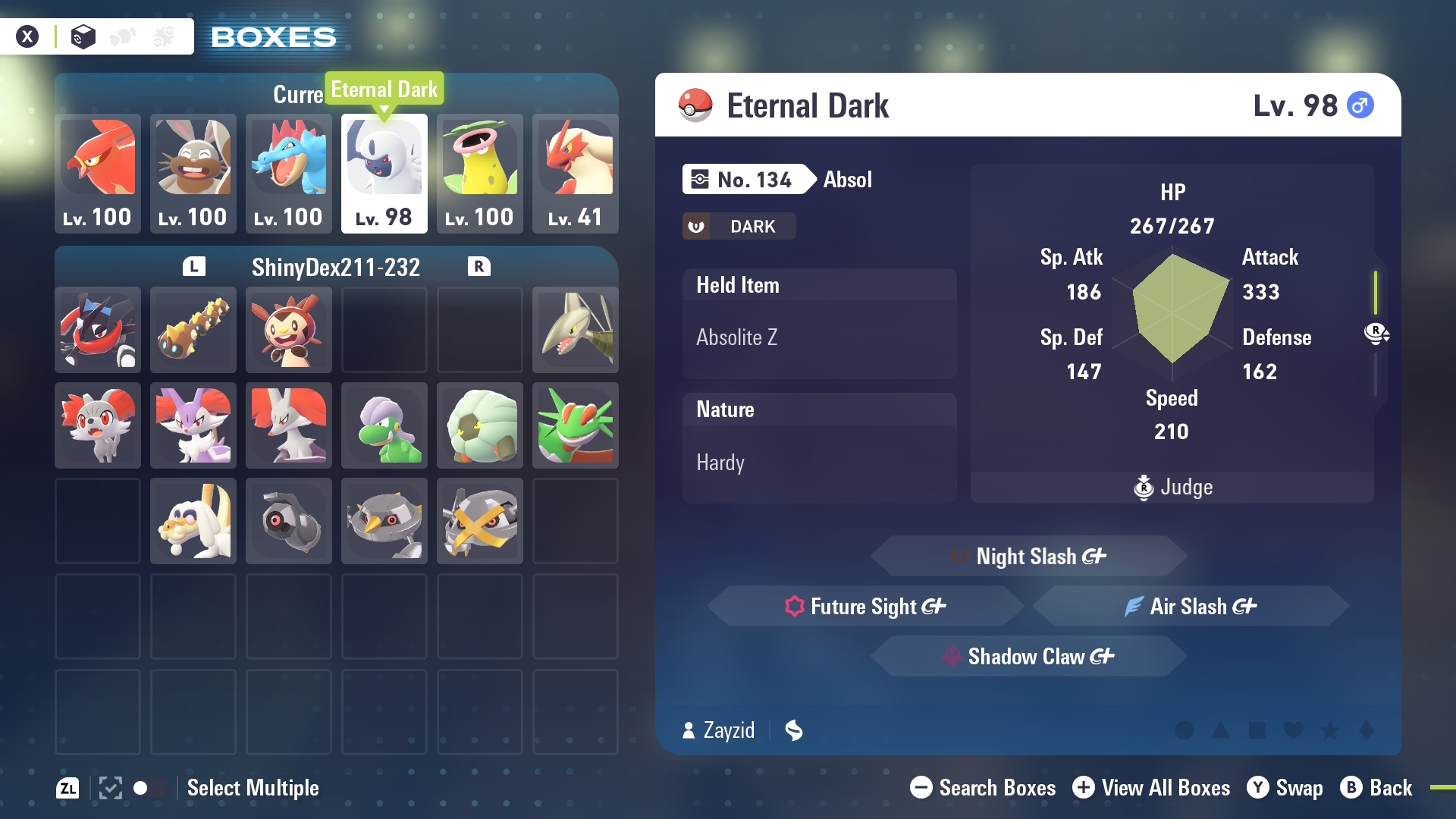This screenshot has height=819, width=1456.
Task: Select the Absol party slot
Action: [x=384, y=173]
